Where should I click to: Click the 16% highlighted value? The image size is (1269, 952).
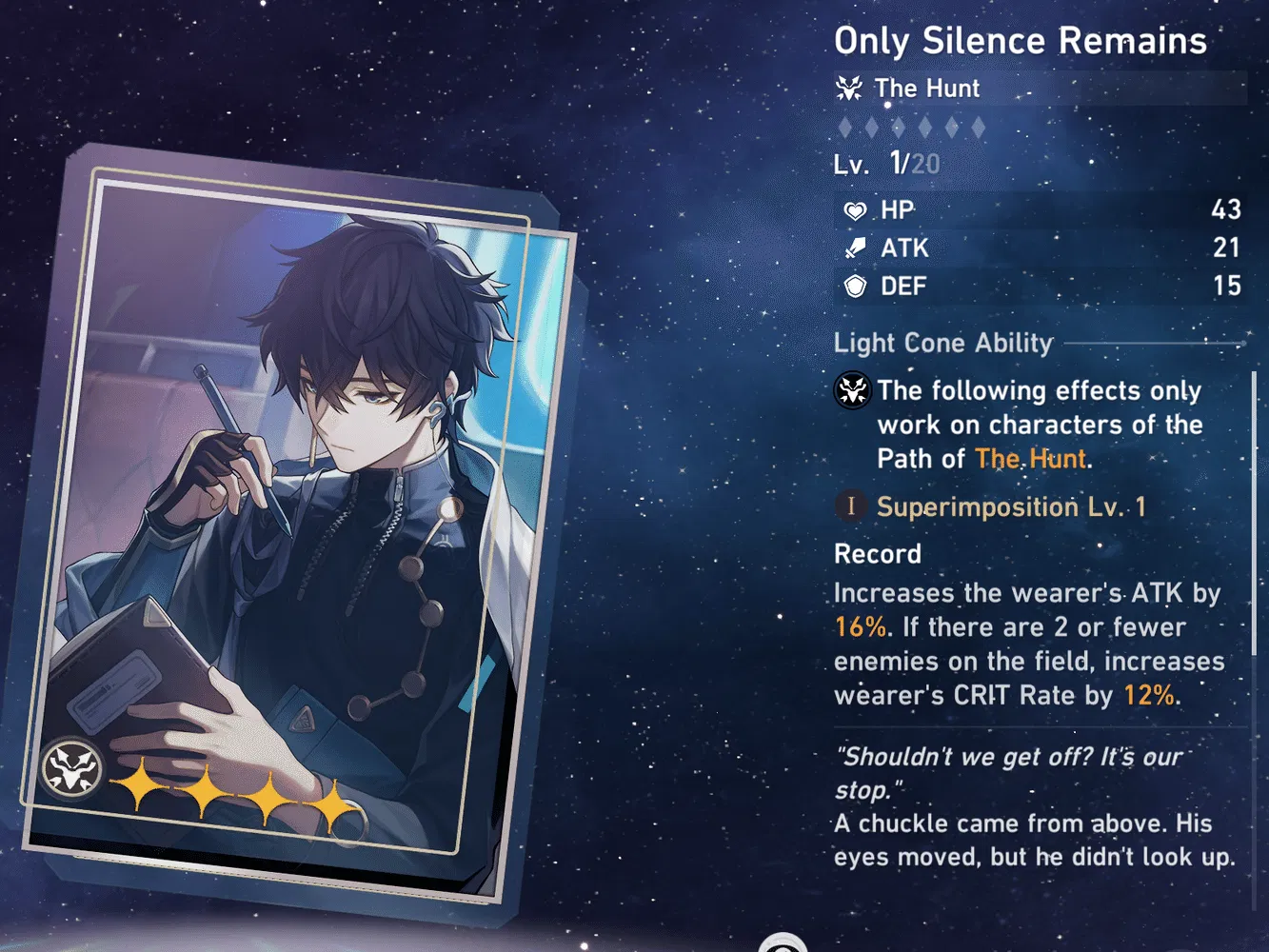coord(858,626)
